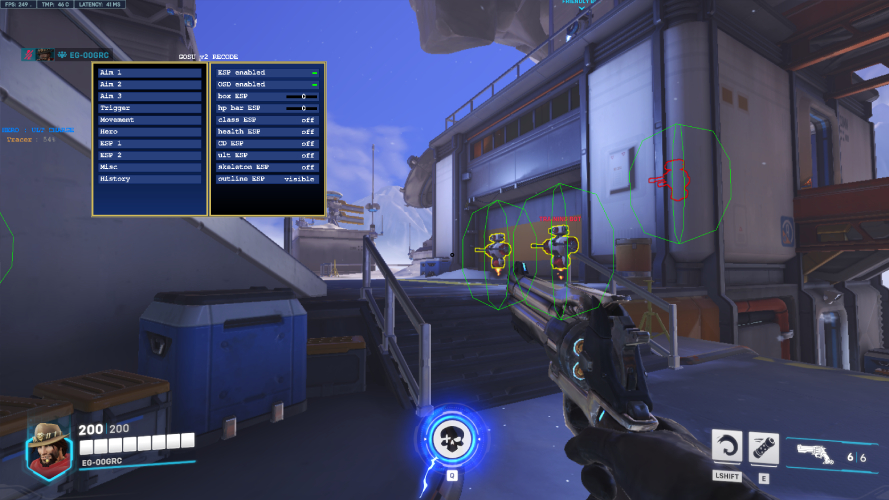Open the Aim 1 menu section

point(149,73)
